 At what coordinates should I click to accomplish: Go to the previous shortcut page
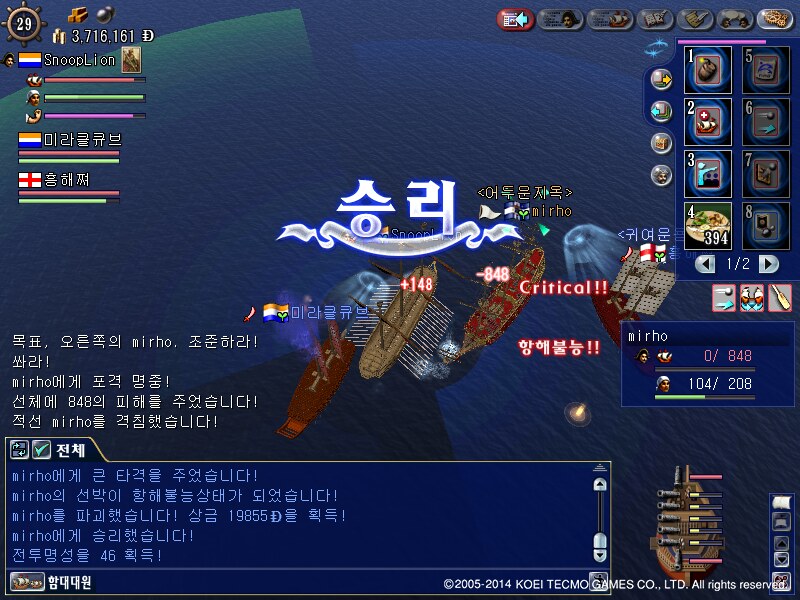(706, 264)
